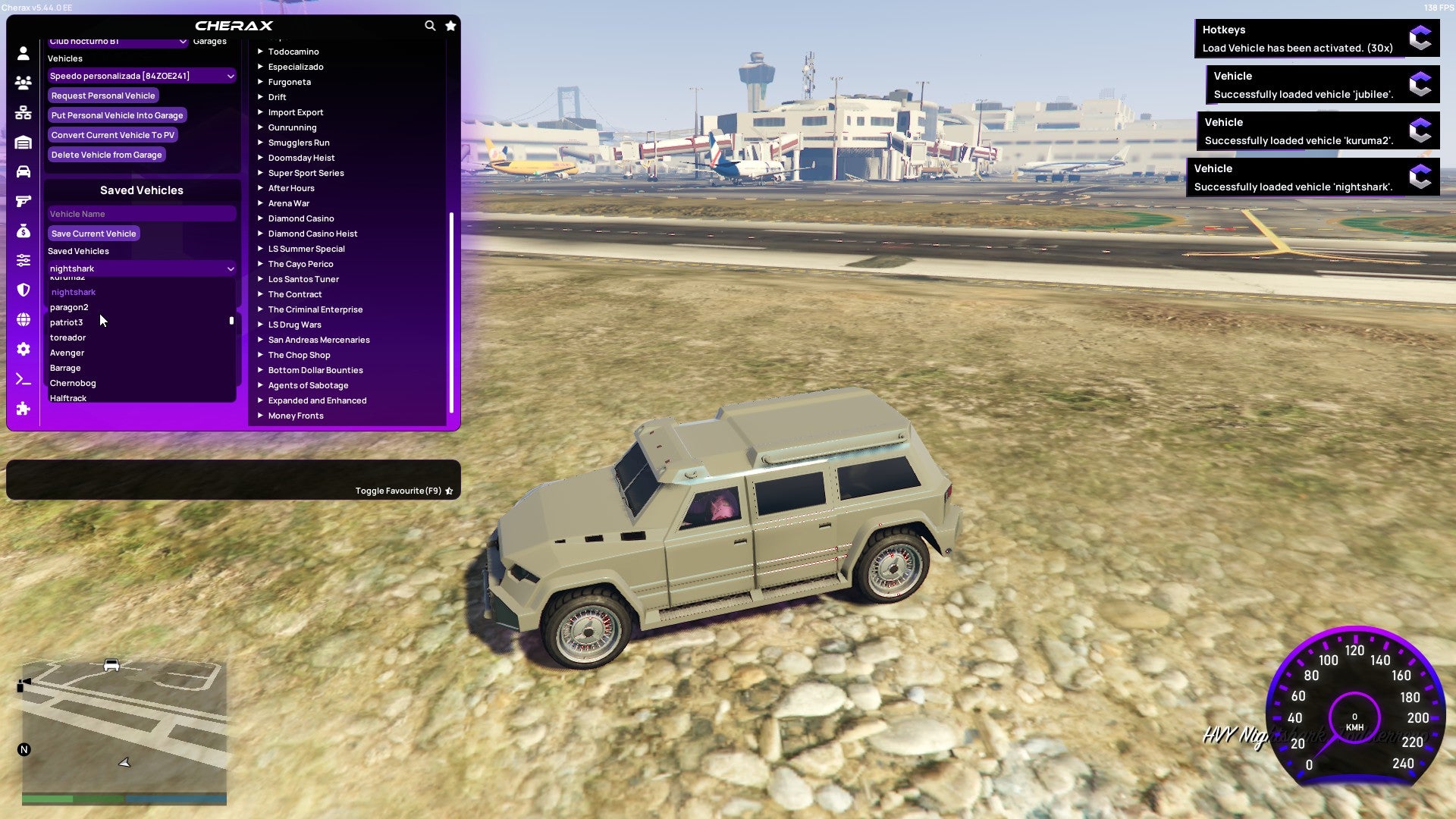Open the Self menu with person icon
The height and width of the screenshot is (819, 1456).
pyautogui.click(x=22, y=52)
